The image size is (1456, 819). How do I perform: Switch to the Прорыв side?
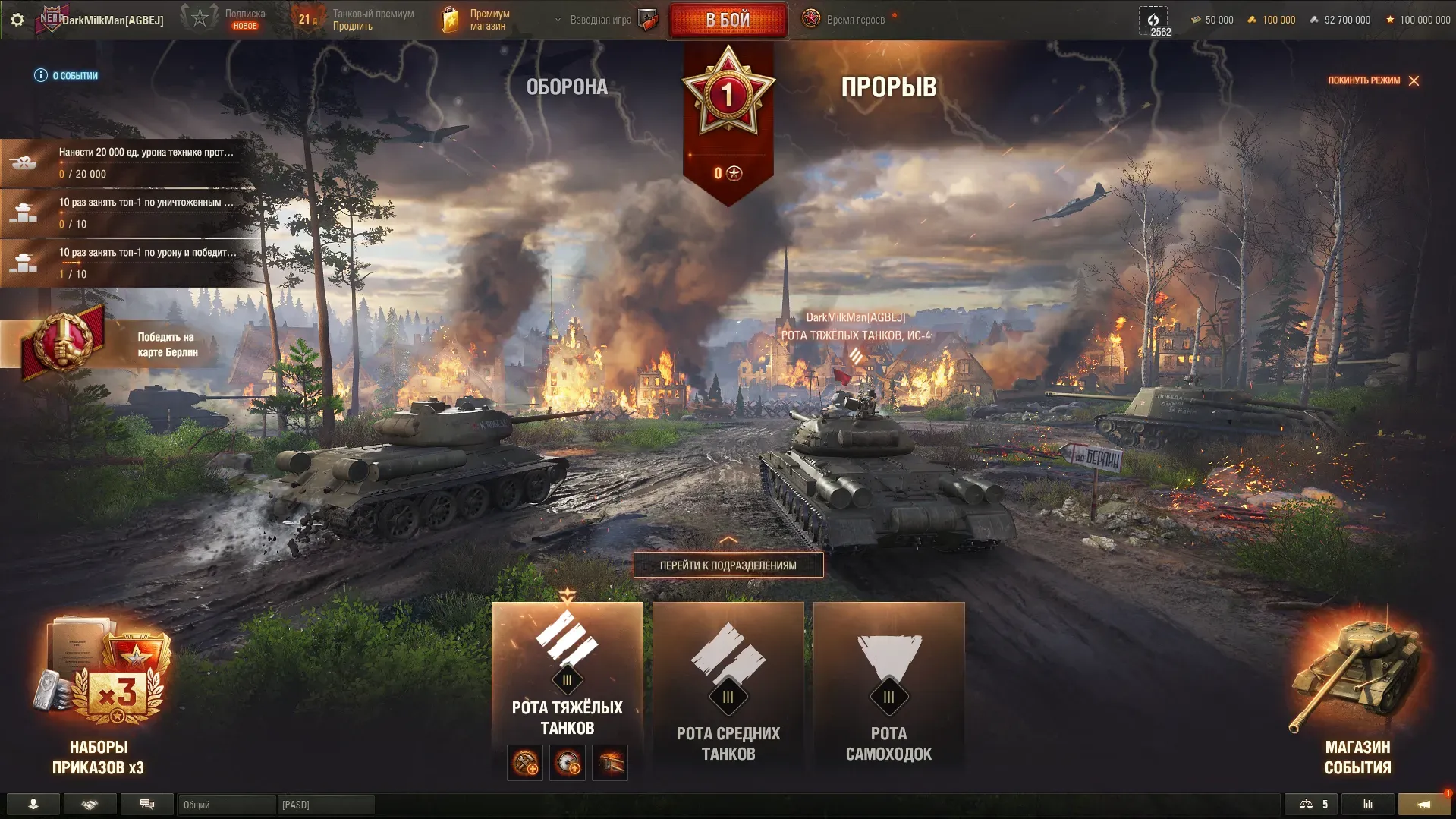888,87
